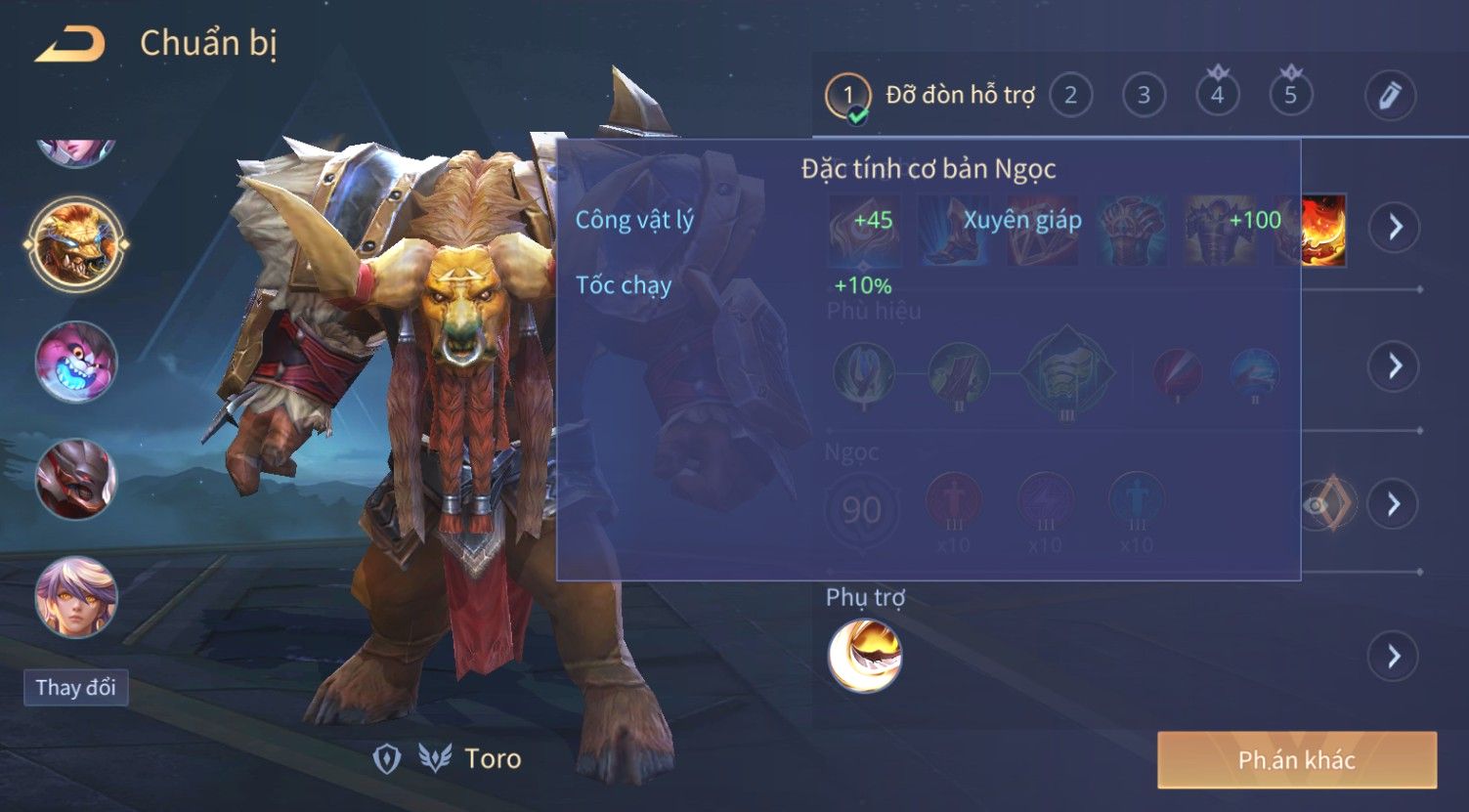Open the Ngọc details arrow

pyautogui.click(x=1394, y=504)
